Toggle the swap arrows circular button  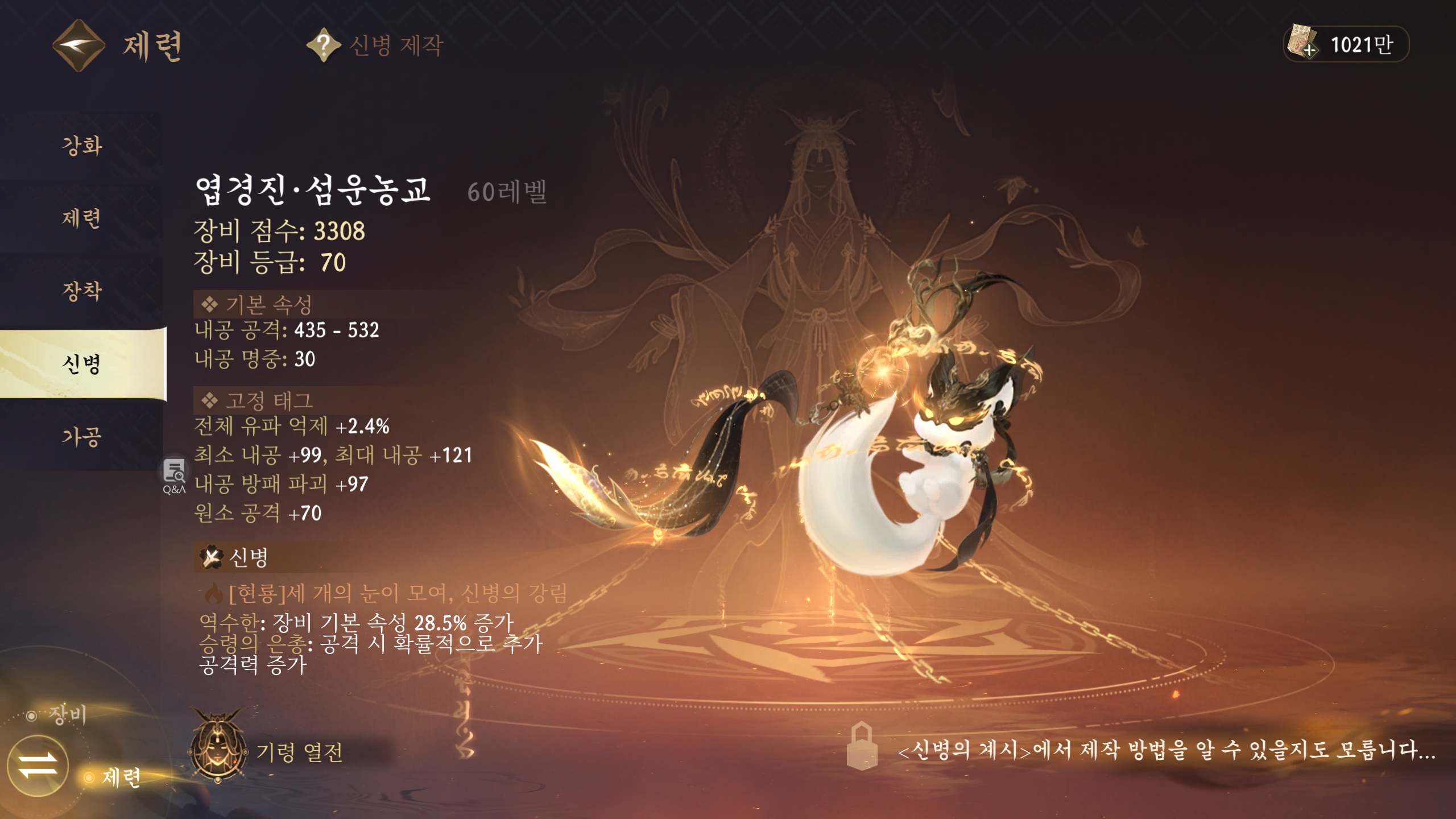click(38, 765)
